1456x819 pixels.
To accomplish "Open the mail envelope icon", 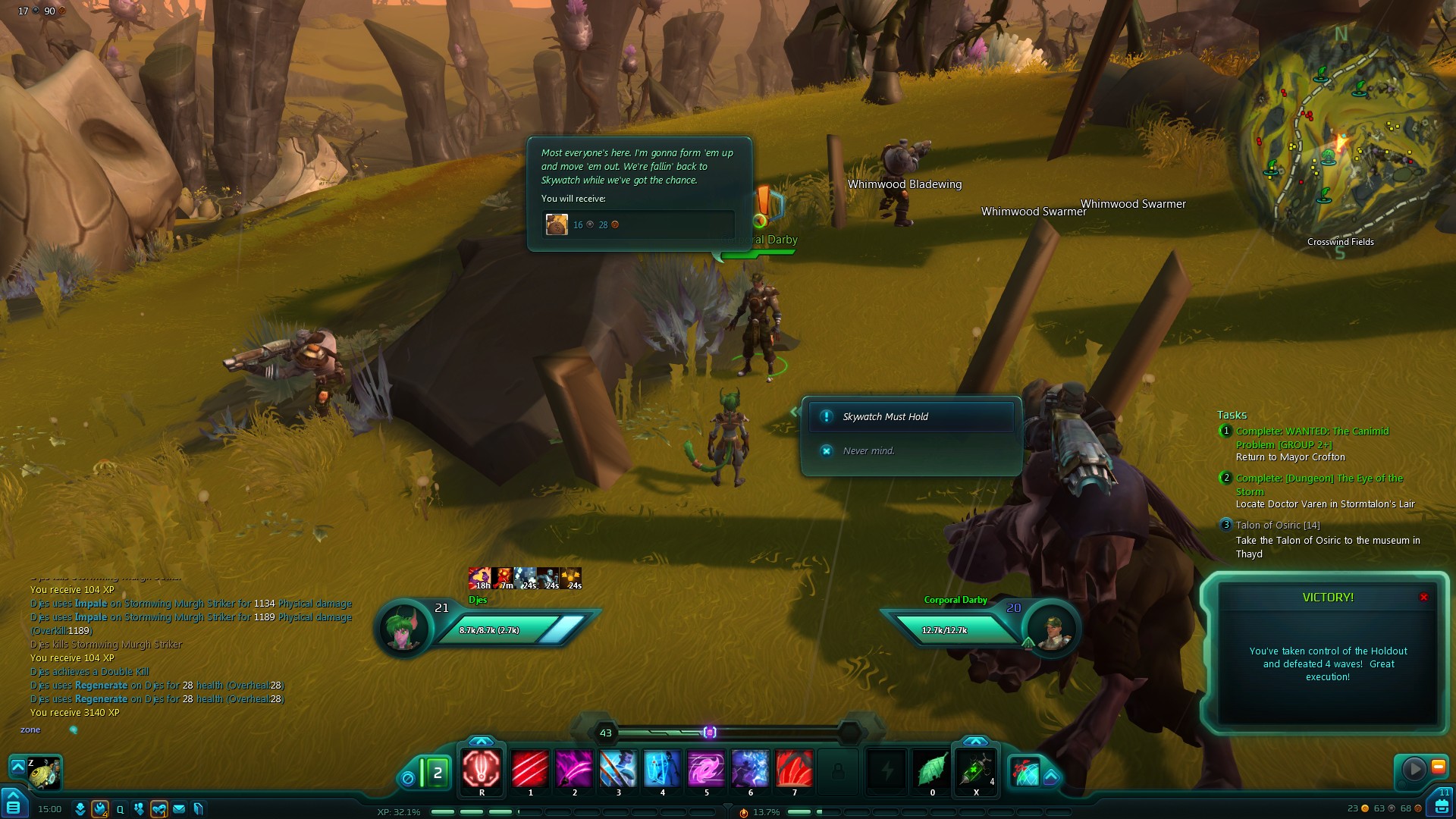I will 179,809.
